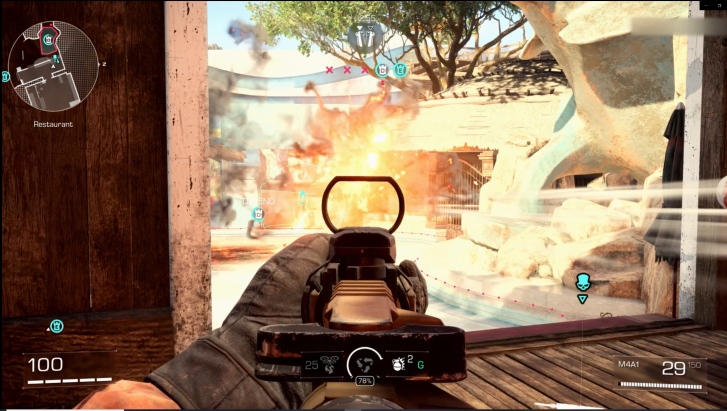Select the objective marker inside the minimap's red zone
Screen dimensions: 727x411
[49, 41]
